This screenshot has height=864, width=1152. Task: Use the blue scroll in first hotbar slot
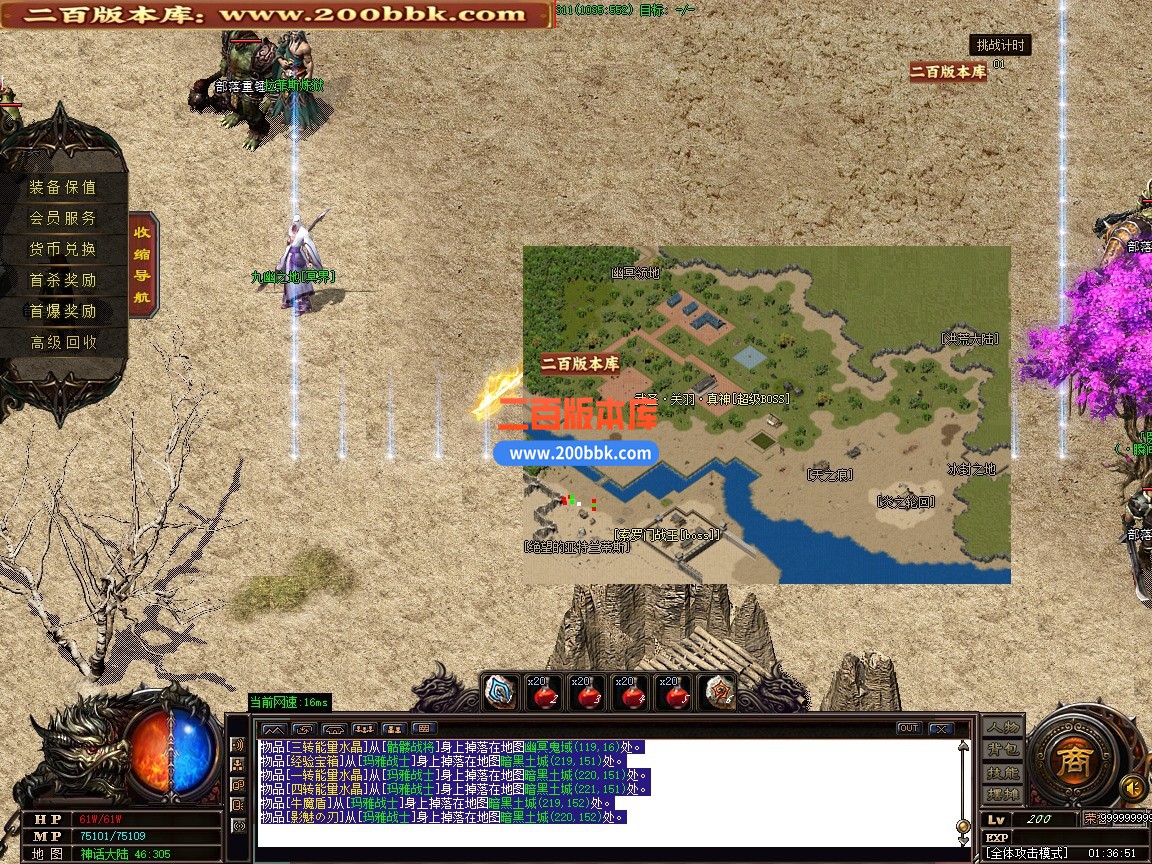(x=500, y=692)
